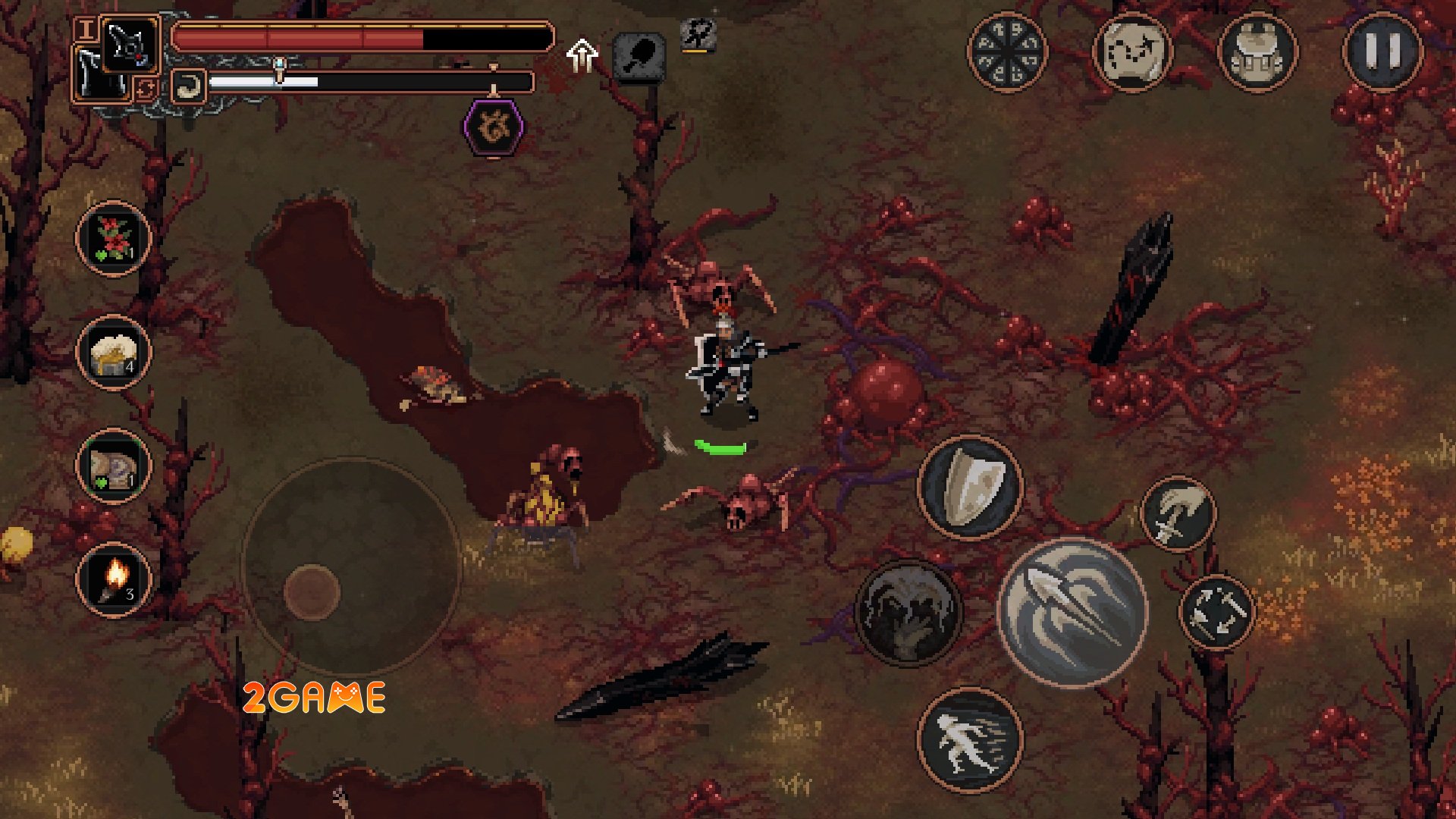Viewport: 1456px width, 819px height.
Task: Raise the shield to block
Action: click(x=970, y=487)
